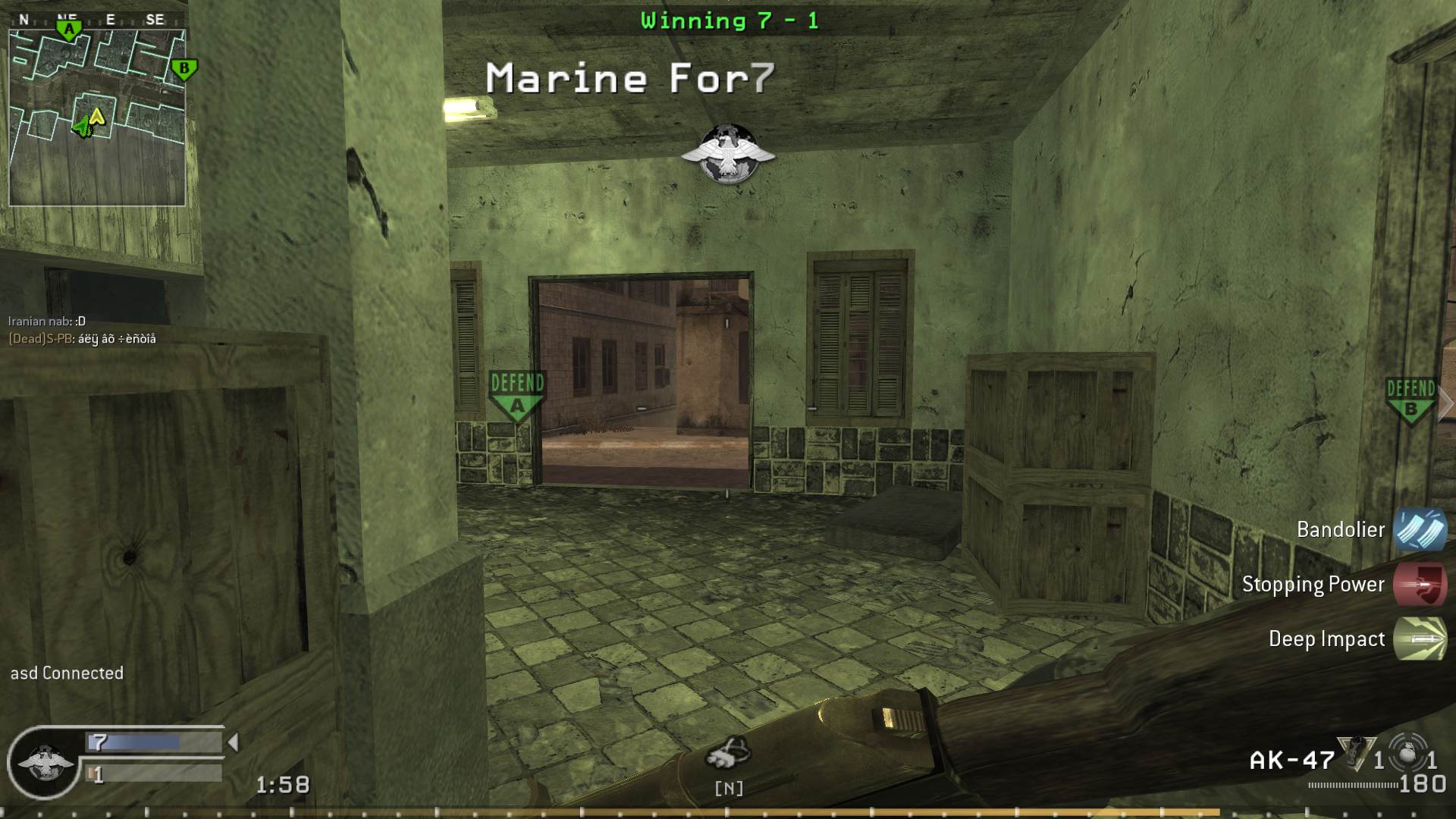Screen dimensions: 1456x819
Task: Click the Iranian nab chat message
Action: (x=45, y=322)
